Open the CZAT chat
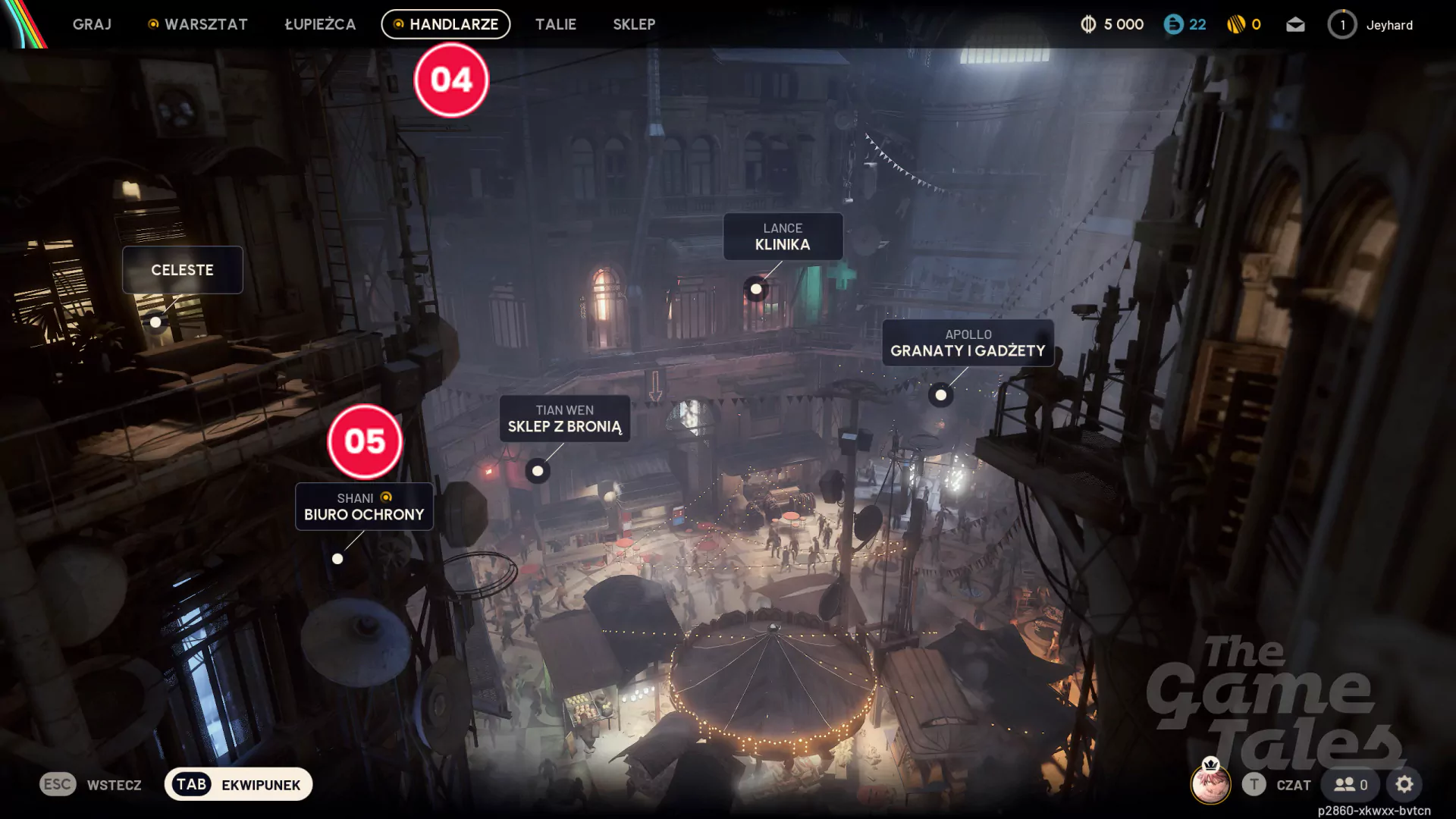 coord(1277,785)
